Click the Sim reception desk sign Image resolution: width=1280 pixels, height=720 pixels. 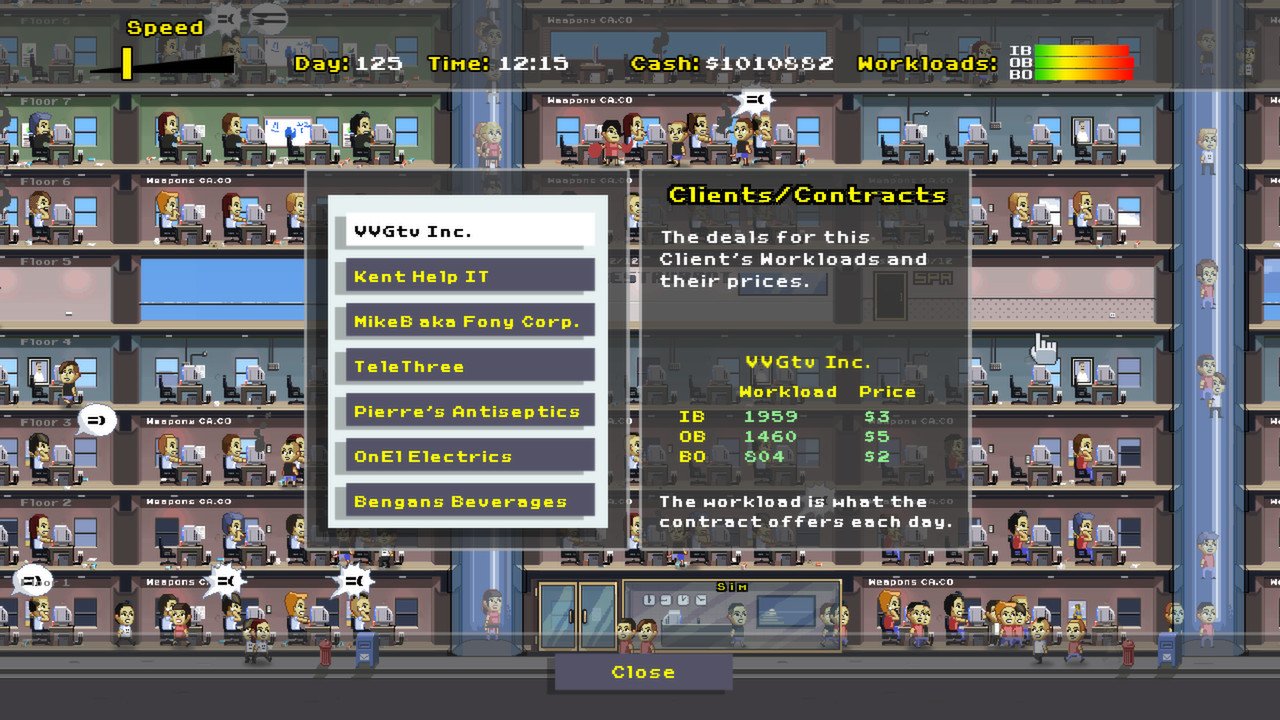point(730,586)
